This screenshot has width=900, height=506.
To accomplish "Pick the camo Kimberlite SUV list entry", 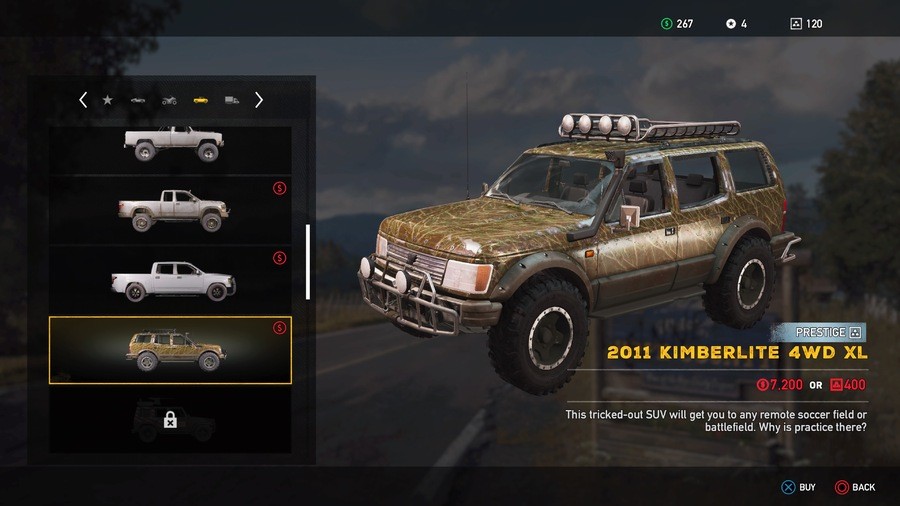I will pyautogui.click(x=171, y=350).
